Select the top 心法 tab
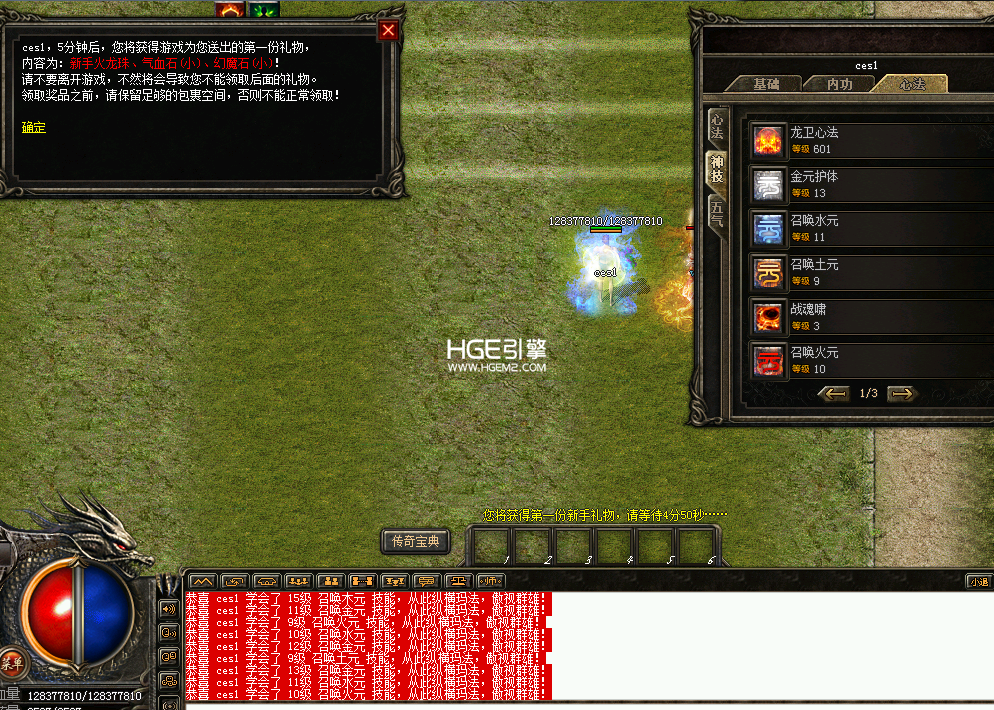The width and height of the screenshot is (994, 710). tap(911, 85)
